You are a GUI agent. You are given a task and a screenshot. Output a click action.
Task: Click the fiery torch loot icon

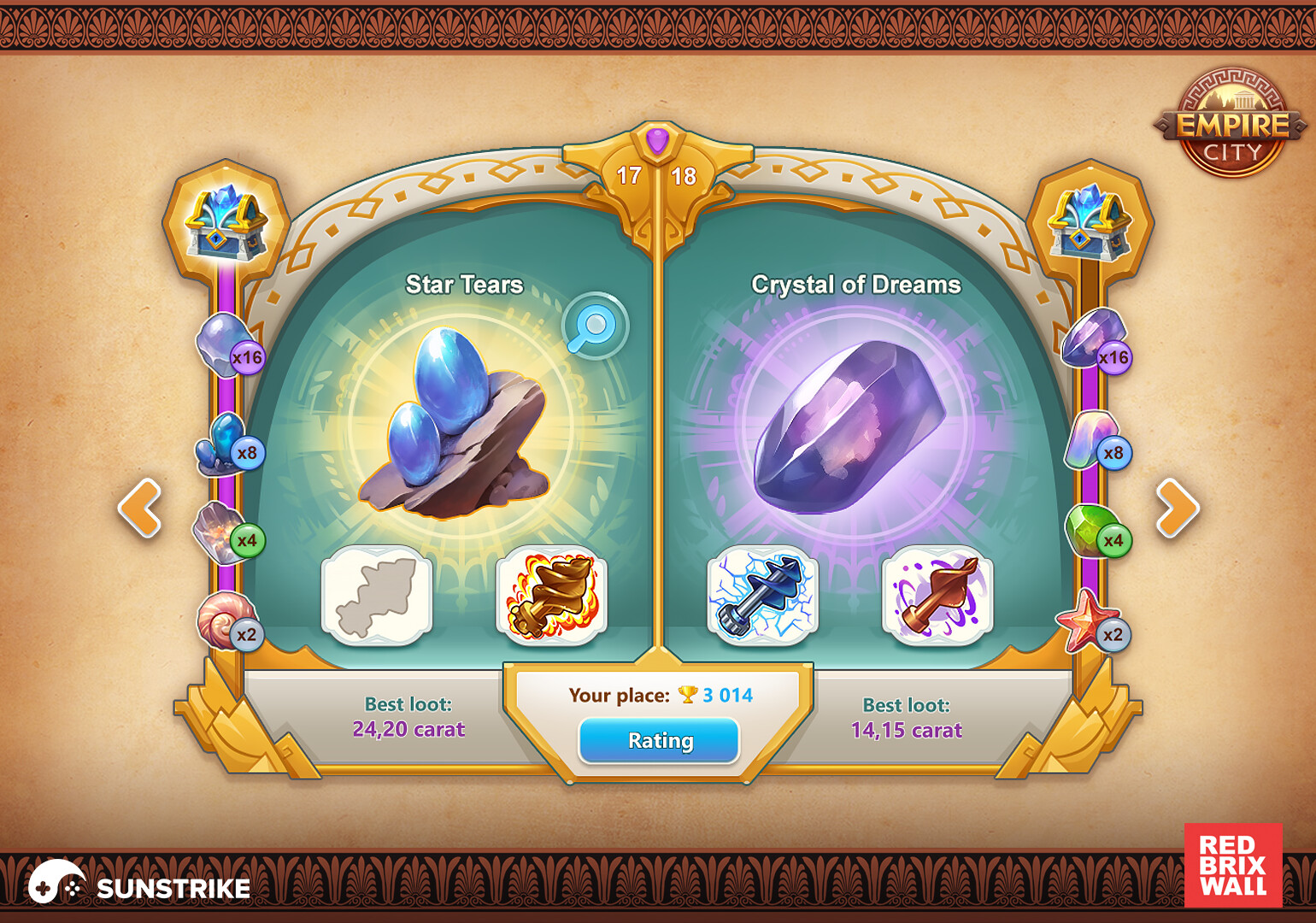[550, 597]
